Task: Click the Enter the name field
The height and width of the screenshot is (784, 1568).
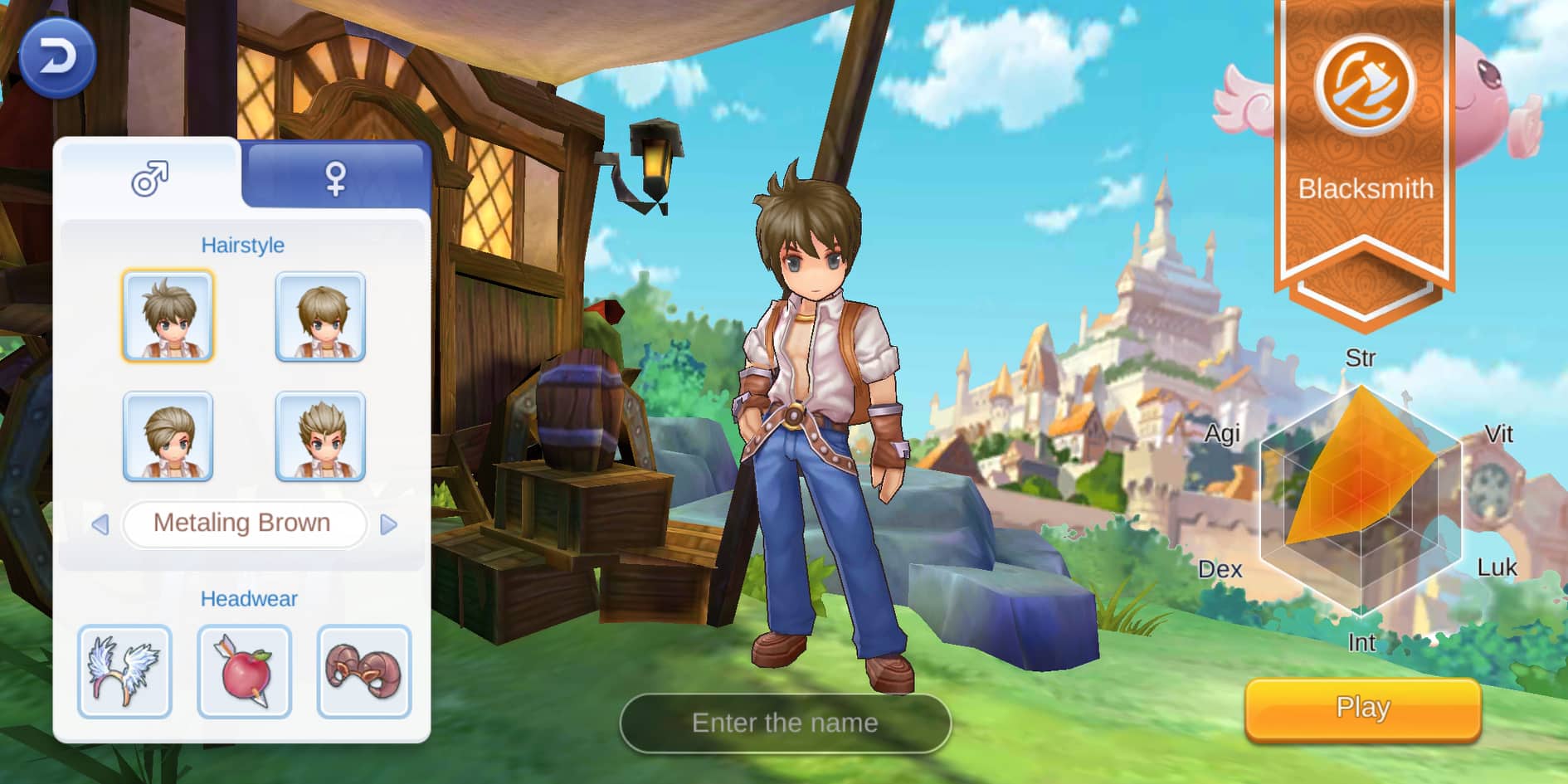Action: point(783,723)
